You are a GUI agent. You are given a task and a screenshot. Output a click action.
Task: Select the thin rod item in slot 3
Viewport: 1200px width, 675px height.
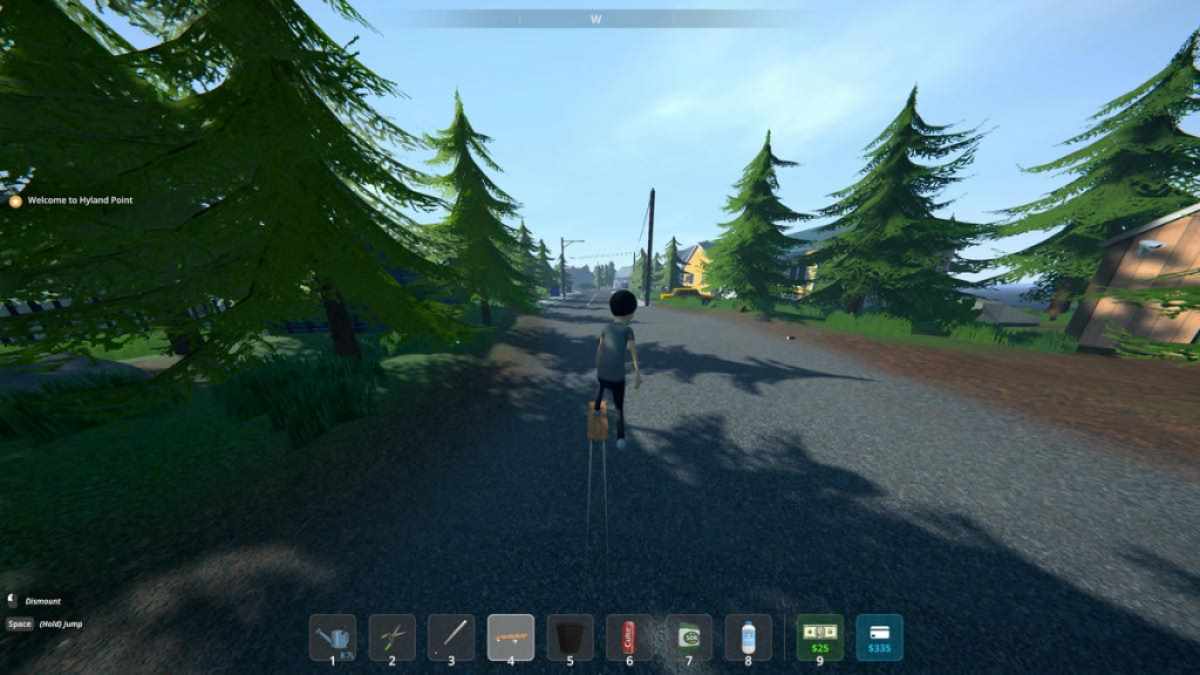(x=451, y=637)
